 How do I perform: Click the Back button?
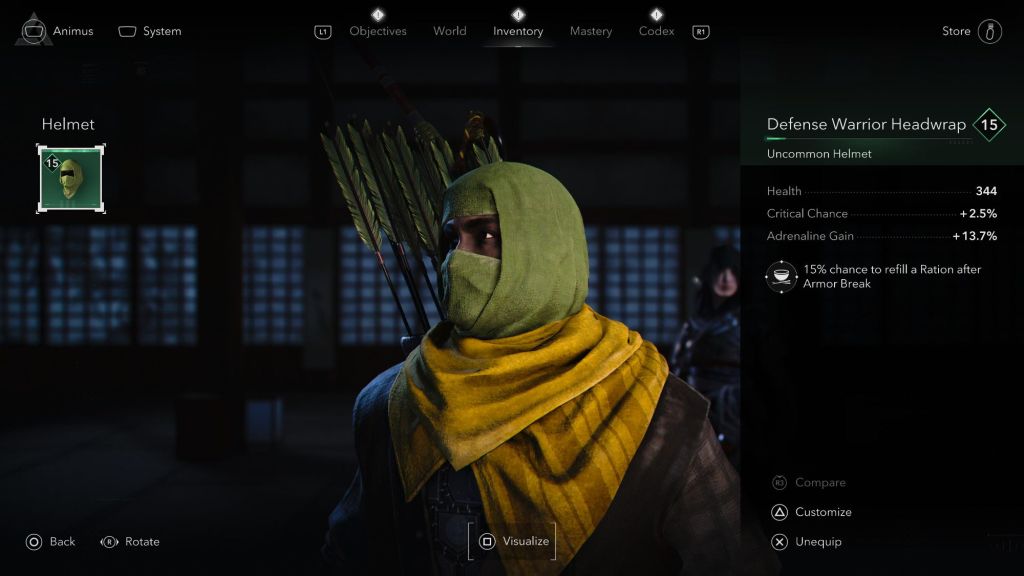pyautogui.click(x=50, y=541)
